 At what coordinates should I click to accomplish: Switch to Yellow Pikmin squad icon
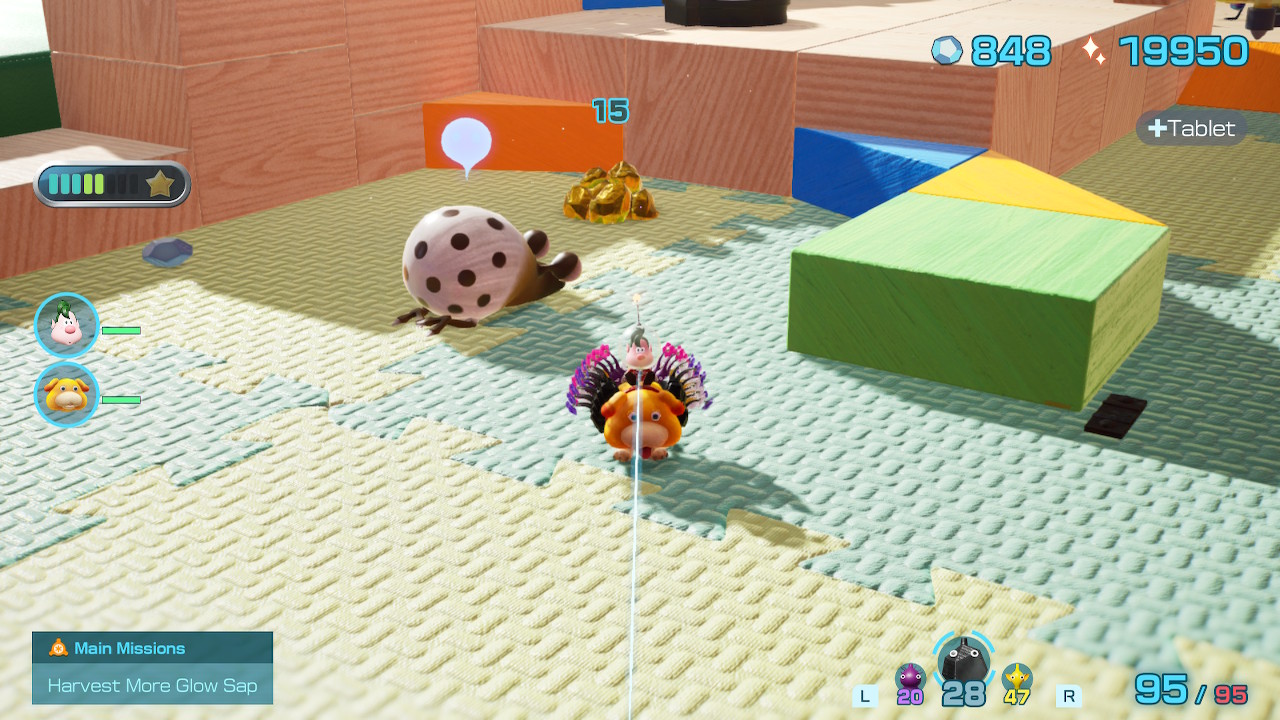(x=1017, y=679)
